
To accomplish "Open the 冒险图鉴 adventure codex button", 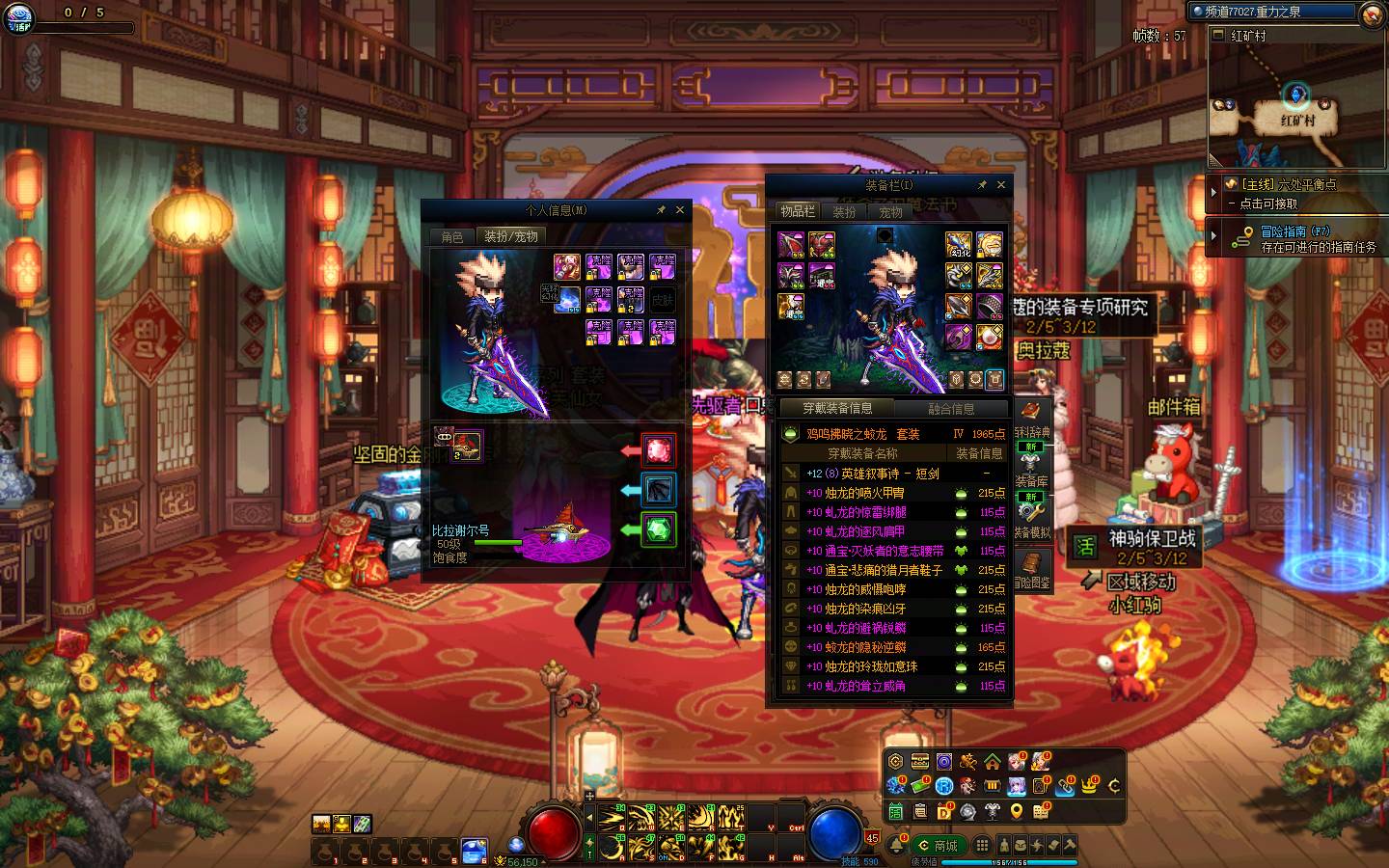I will pos(1031,569).
